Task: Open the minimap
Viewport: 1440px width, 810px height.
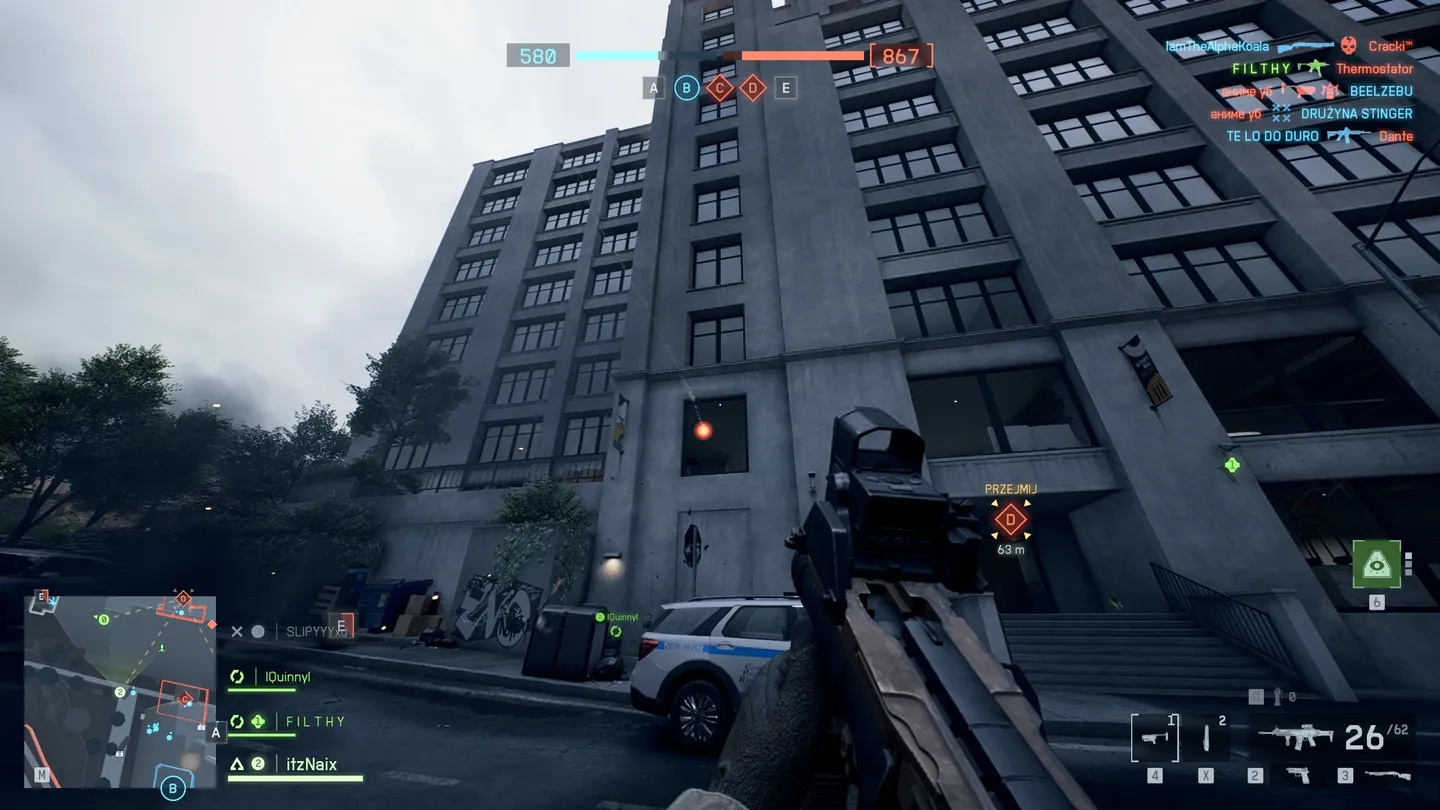Action: (x=120, y=692)
